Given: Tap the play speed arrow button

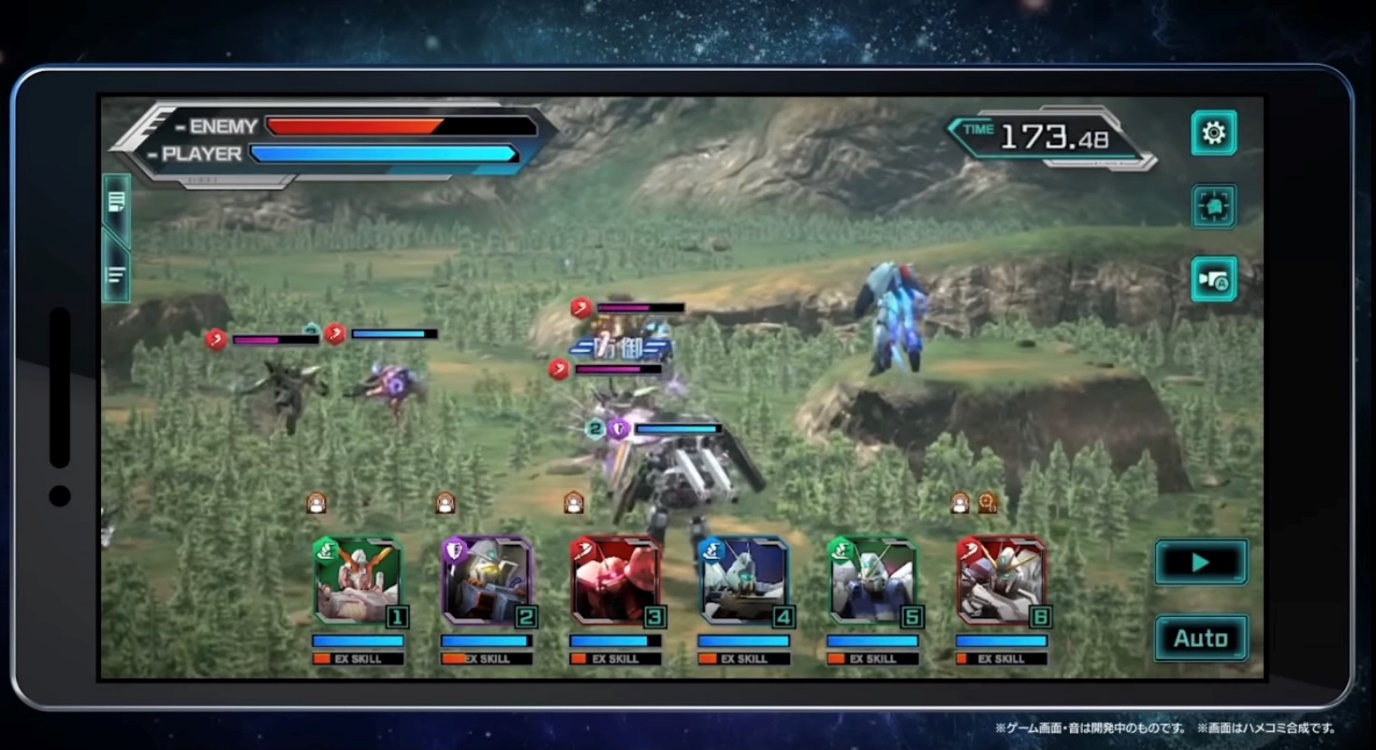Looking at the screenshot, I should point(1201,563).
